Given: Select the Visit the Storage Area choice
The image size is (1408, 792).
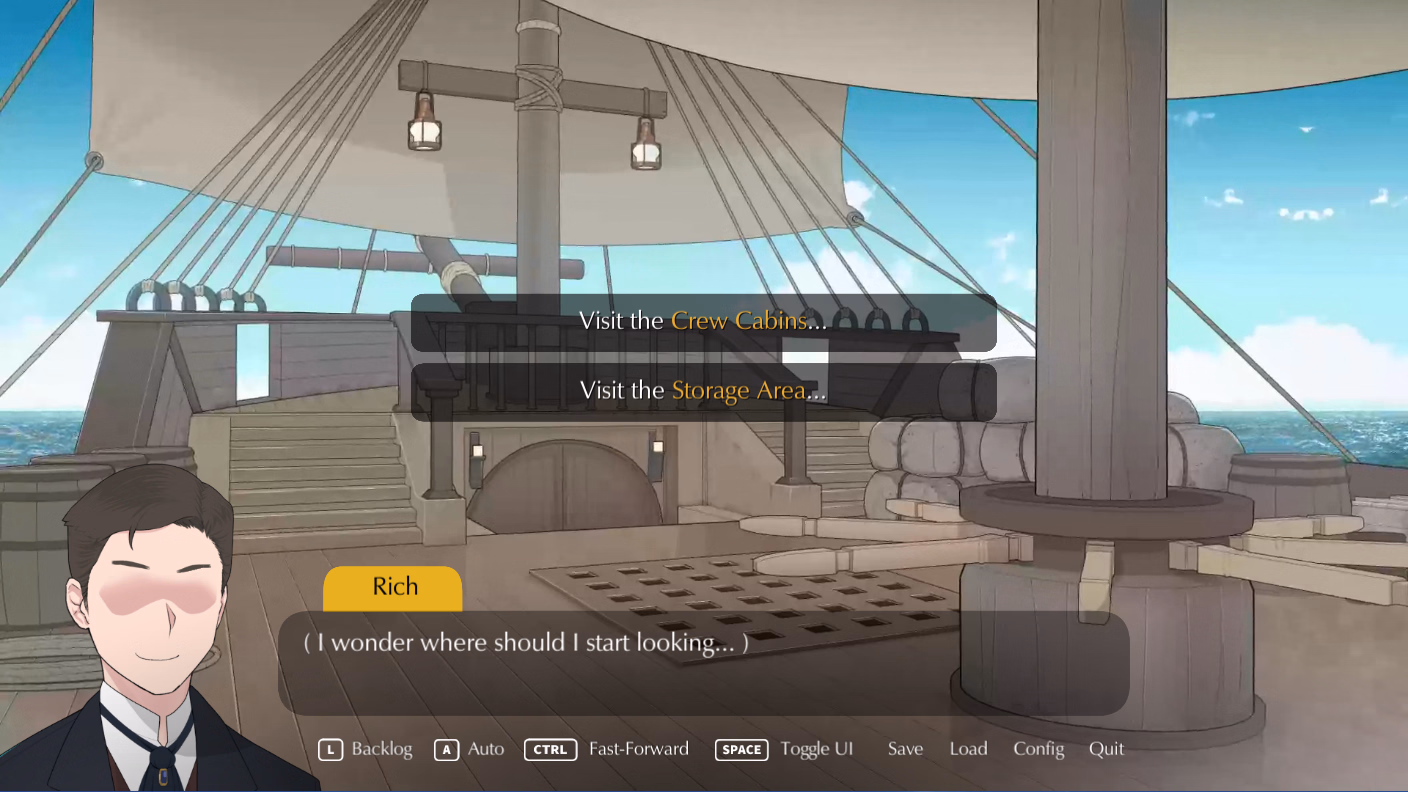Looking at the screenshot, I should click(x=703, y=390).
